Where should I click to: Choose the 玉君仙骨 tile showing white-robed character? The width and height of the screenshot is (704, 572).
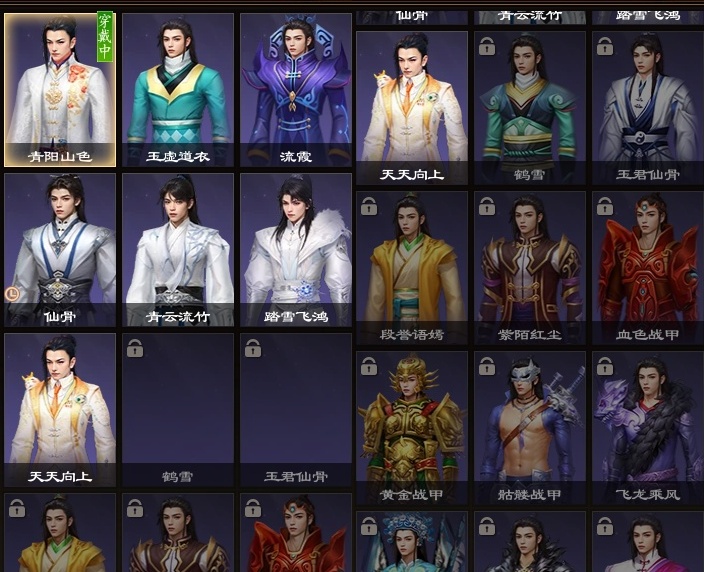pos(648,108)
